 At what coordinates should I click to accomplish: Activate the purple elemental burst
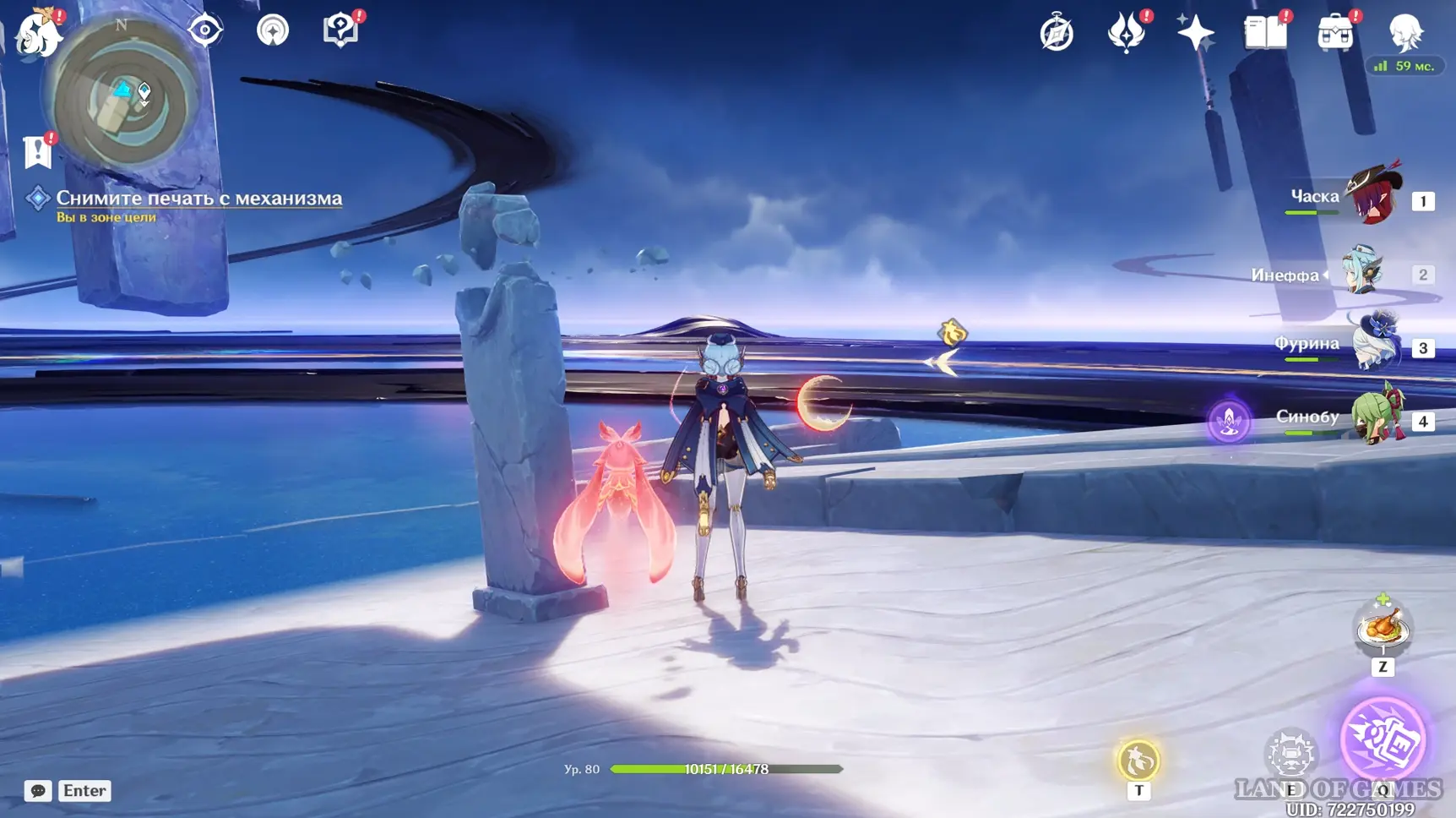1383,741
